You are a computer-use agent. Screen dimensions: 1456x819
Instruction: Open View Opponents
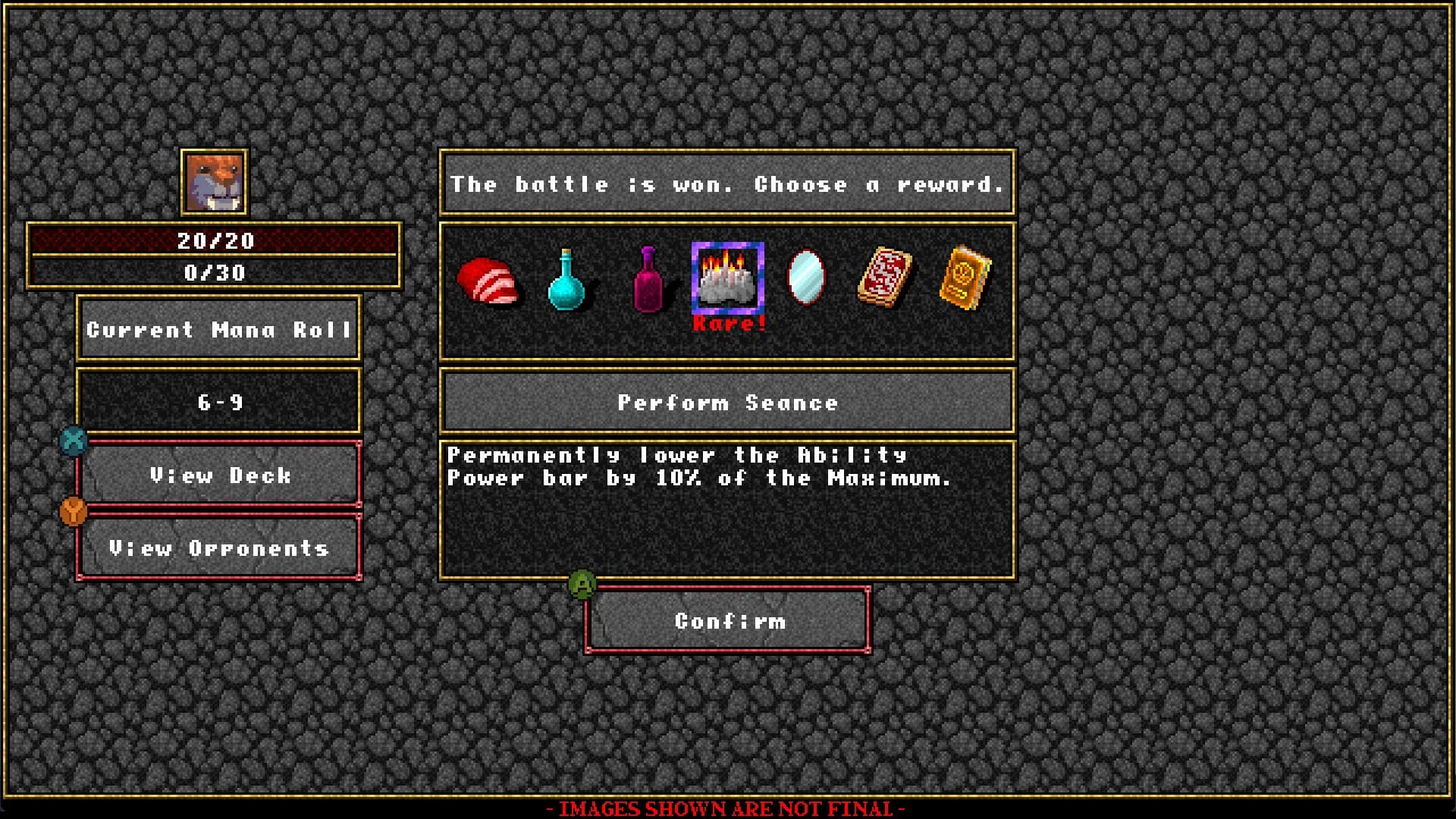(x=219, y=548)
